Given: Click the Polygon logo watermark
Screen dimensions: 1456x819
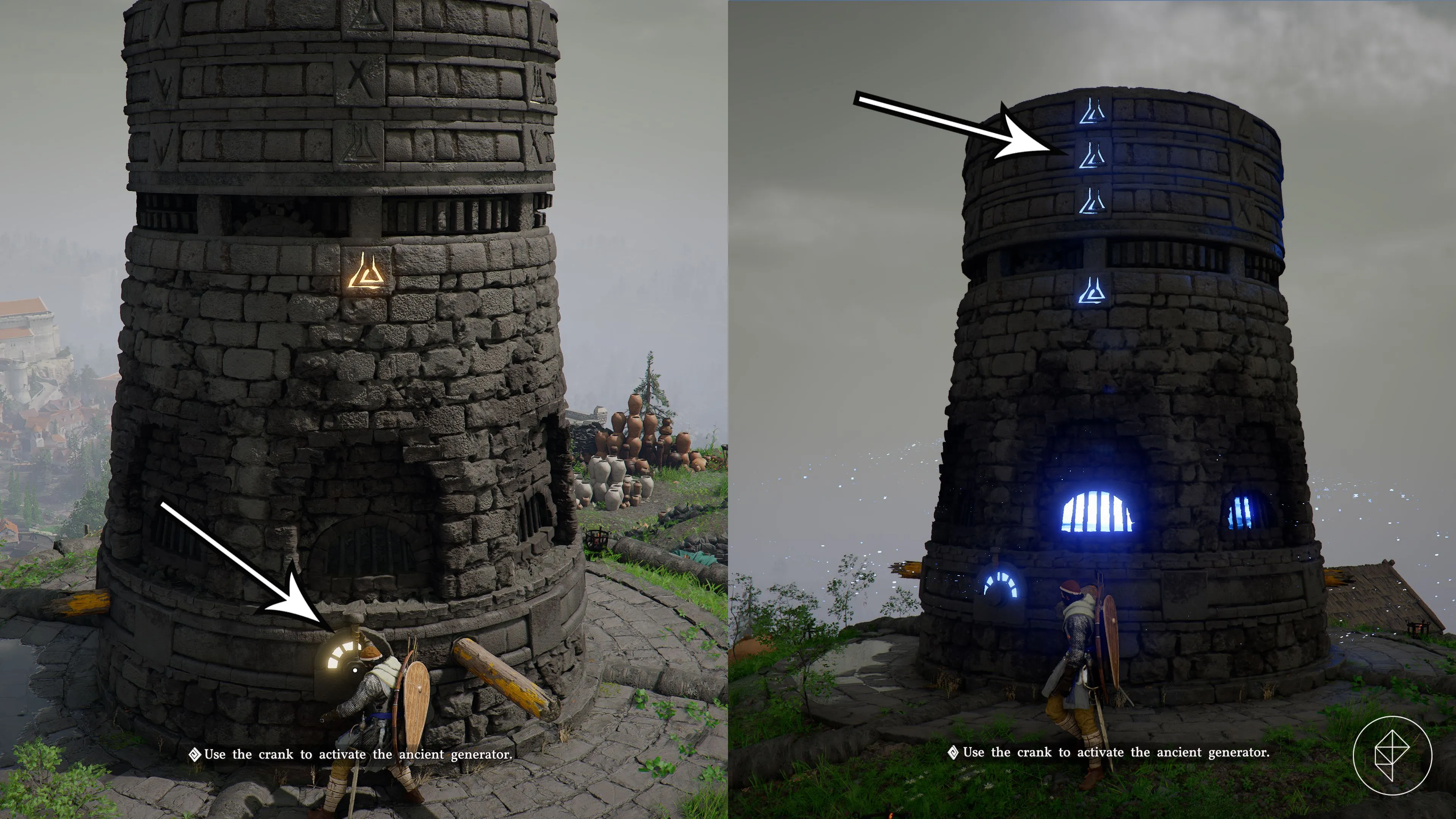Looking at the screenshot, I should (x=1392, y=755).
